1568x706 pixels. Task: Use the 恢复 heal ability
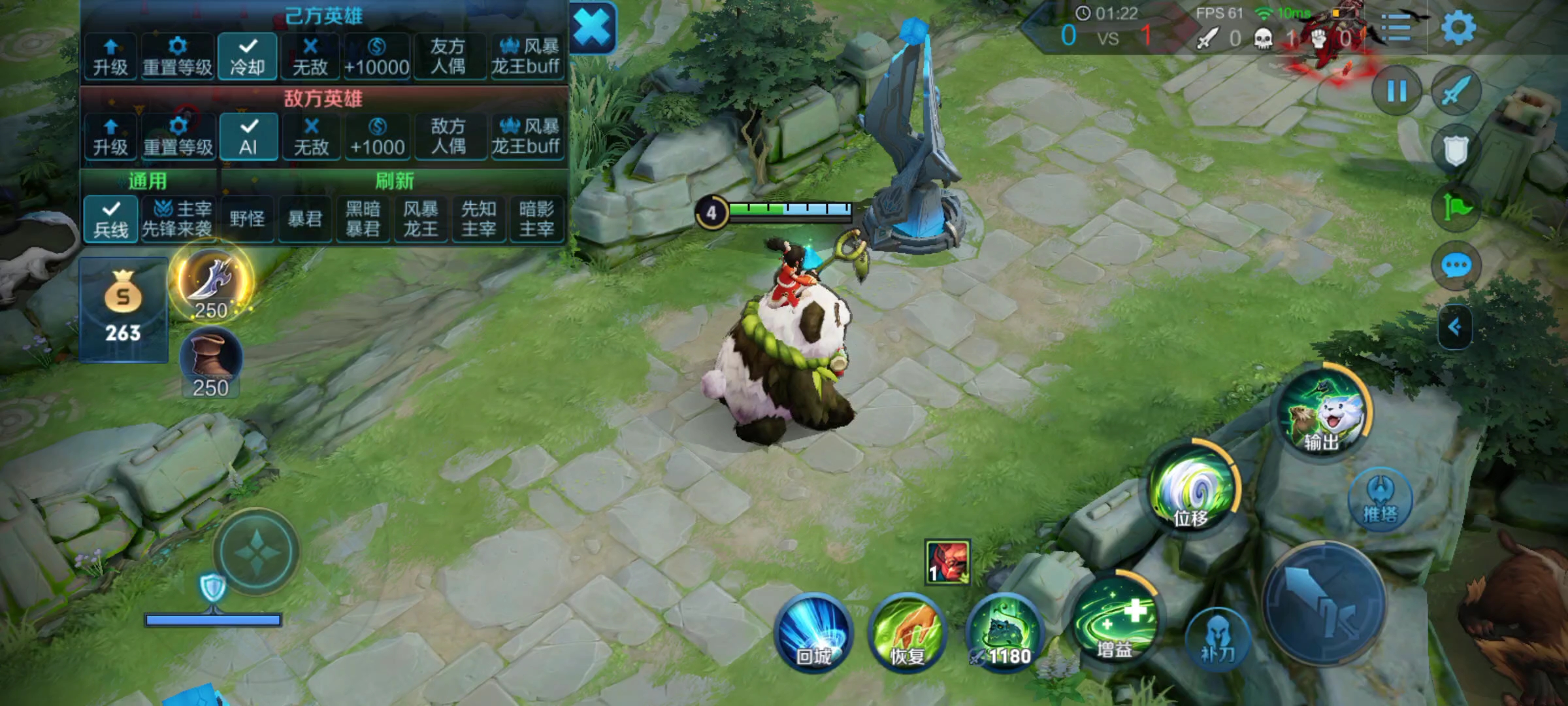tap(907, 633)
